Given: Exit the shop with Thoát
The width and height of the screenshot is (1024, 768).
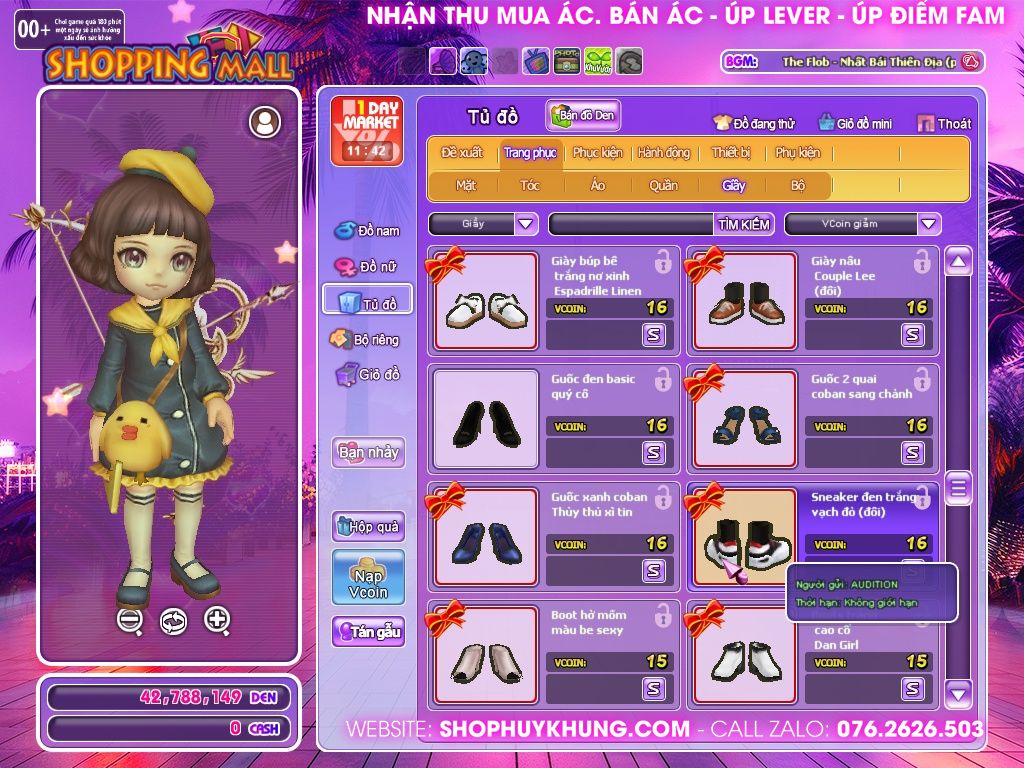Looking at the screenshot, I should 943,123.
